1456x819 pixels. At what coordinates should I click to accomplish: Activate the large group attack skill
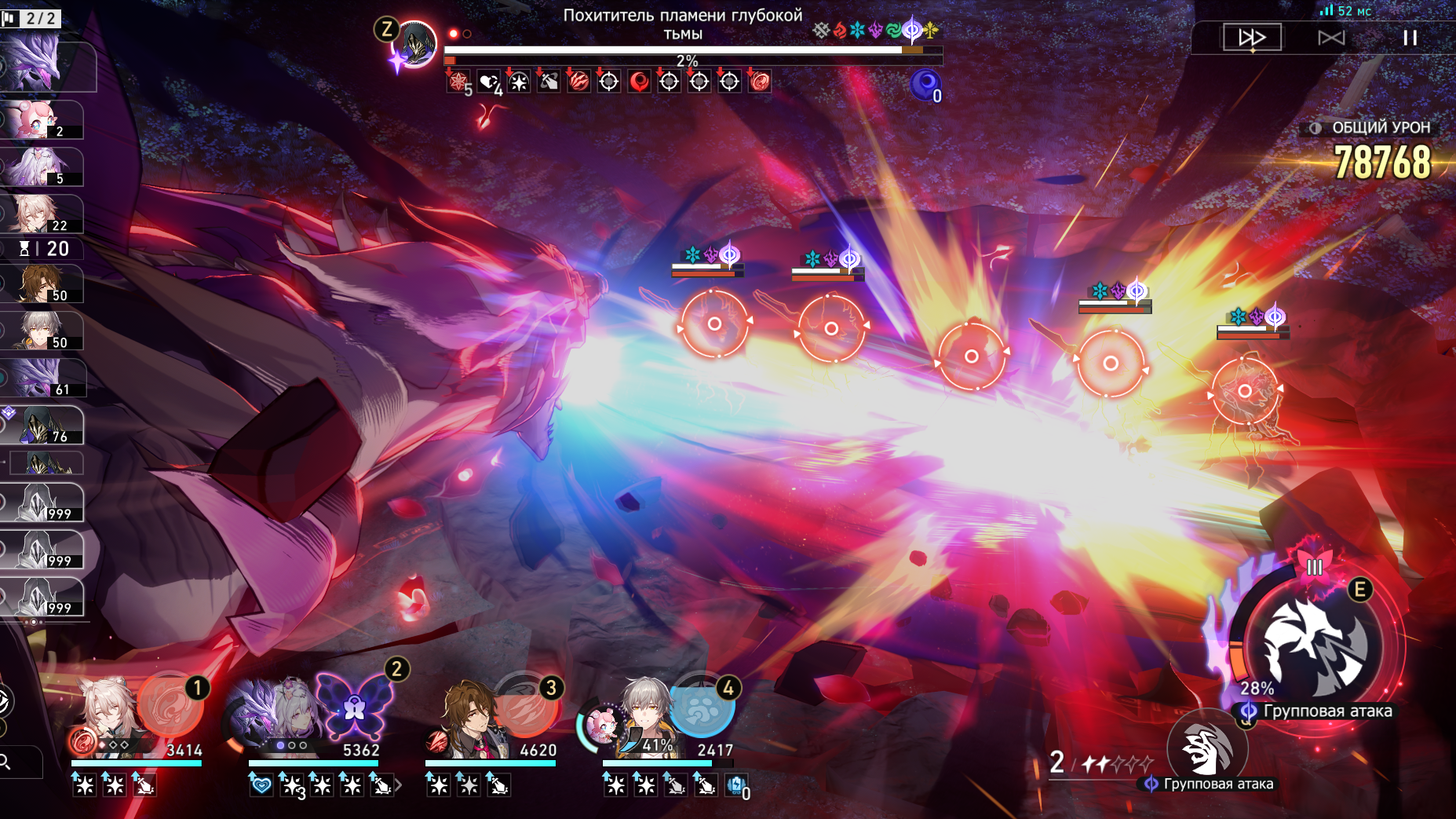coord(1316,645)
